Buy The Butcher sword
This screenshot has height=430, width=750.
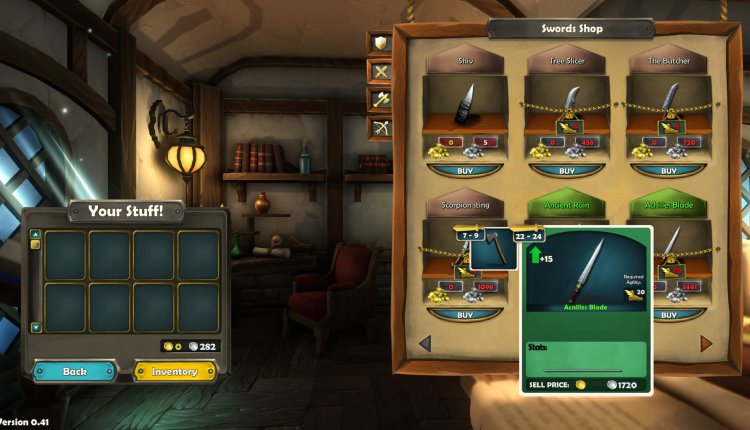pyautogui.click(x=667, y=170)
